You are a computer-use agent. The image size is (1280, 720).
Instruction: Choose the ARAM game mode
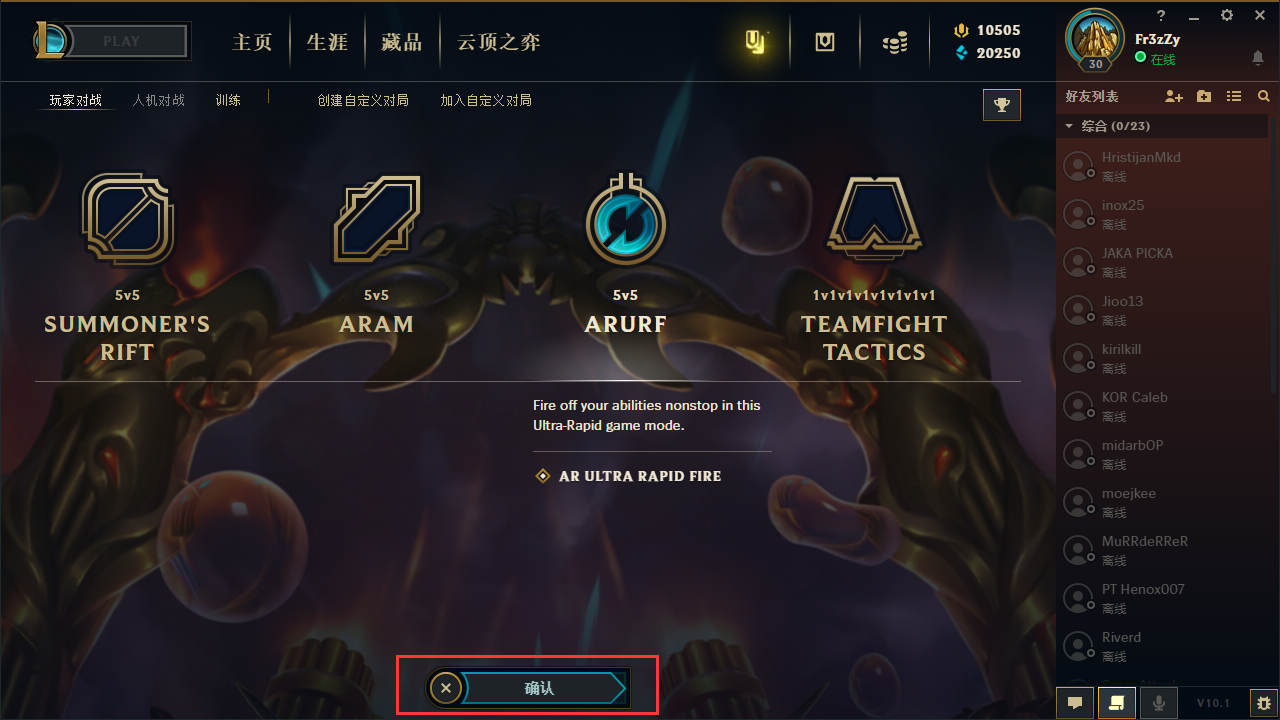click(x=376, y=220)
